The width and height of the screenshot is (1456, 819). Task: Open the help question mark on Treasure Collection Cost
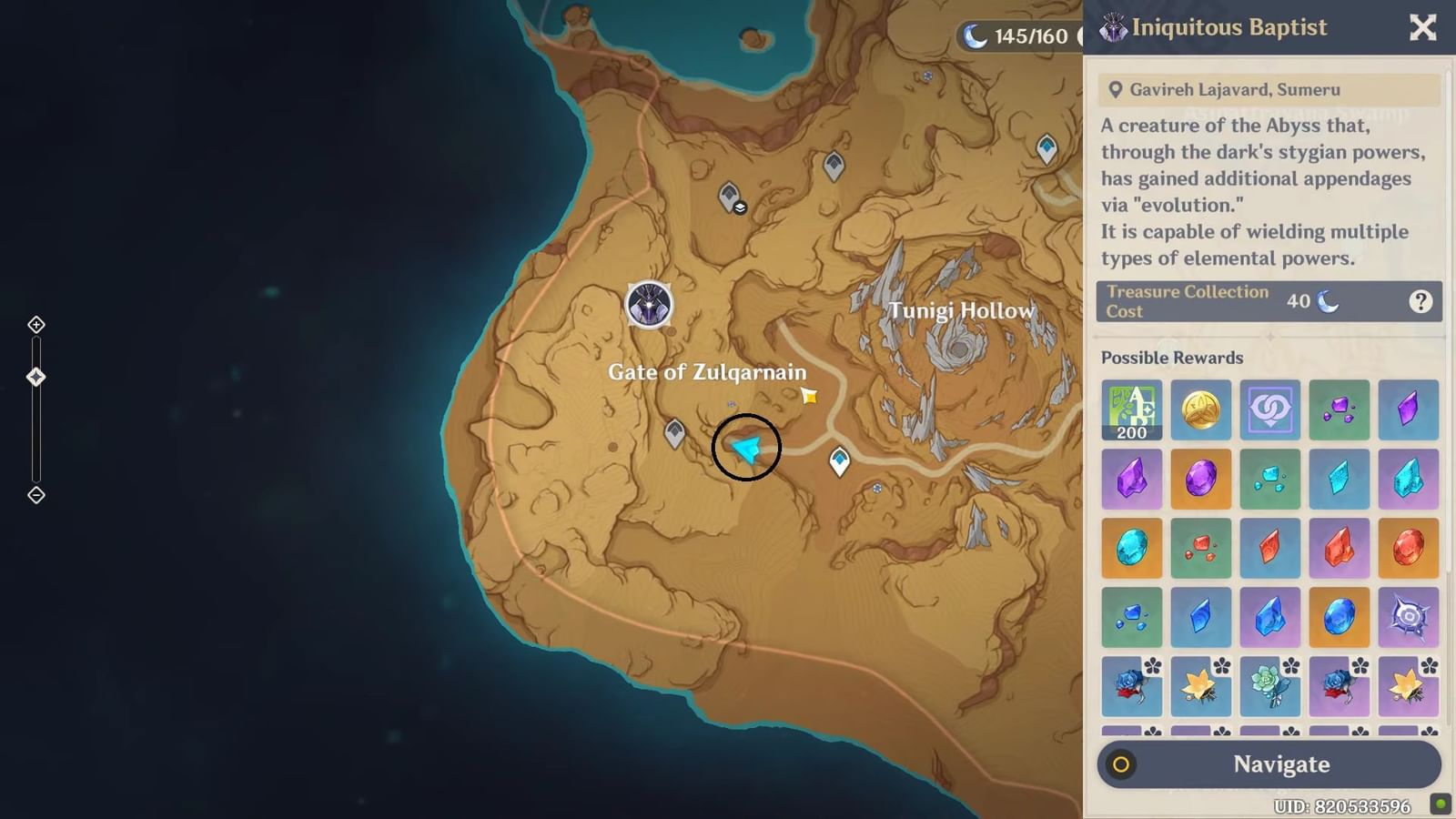point(1421,301)
